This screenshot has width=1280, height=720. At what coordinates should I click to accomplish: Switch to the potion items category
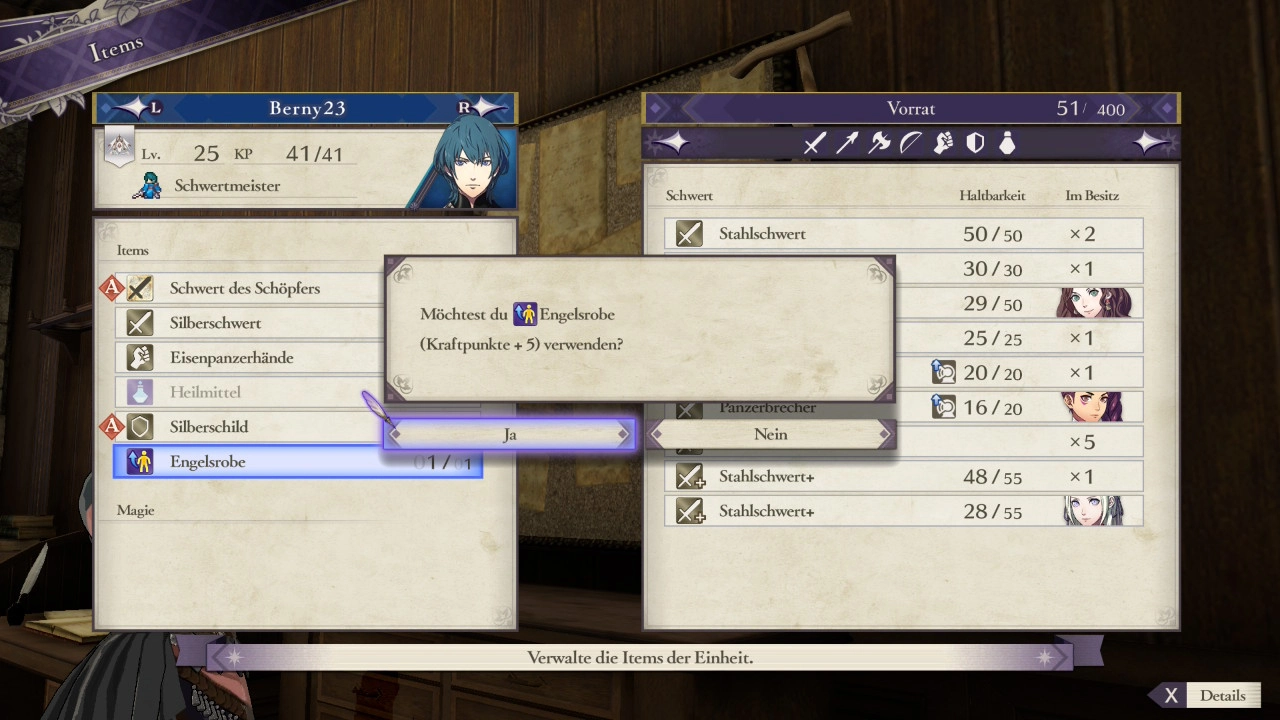(x=1007, y=144)
